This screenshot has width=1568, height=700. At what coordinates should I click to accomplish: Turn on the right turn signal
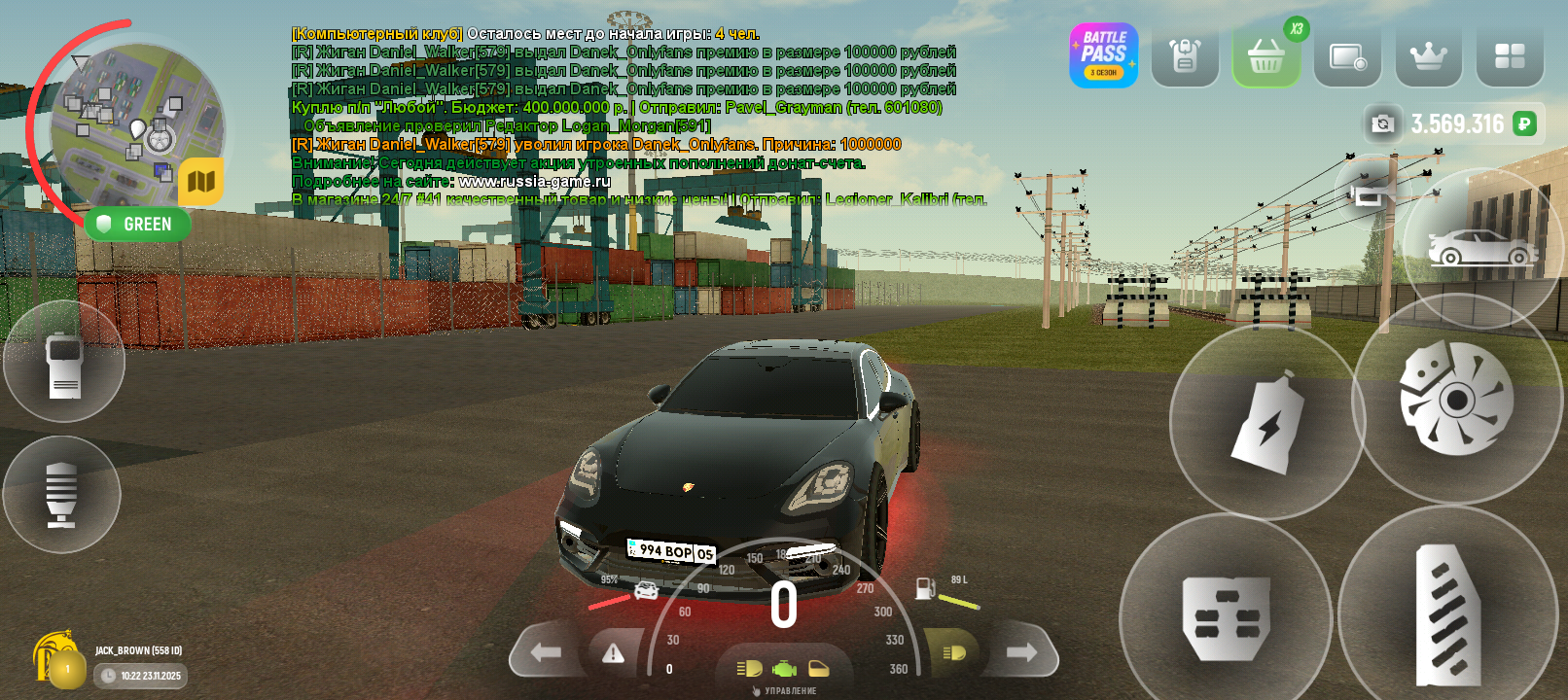pyautogui.click(x=1021, y=652)
